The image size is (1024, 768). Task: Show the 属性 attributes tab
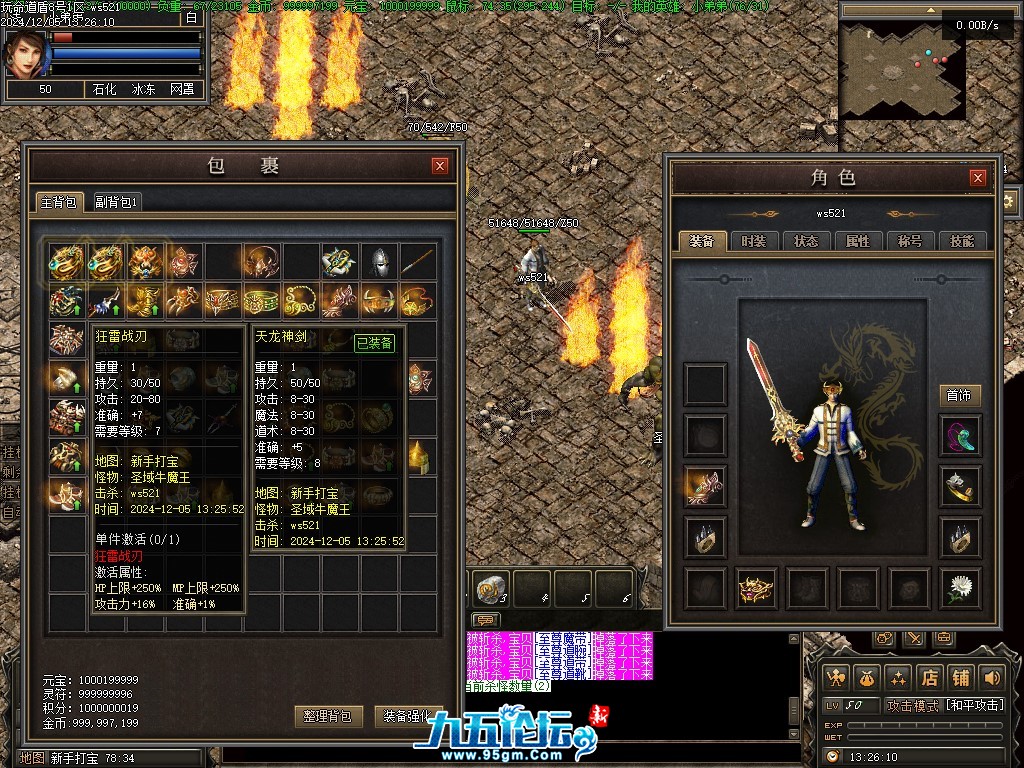[x=858, y=241]
